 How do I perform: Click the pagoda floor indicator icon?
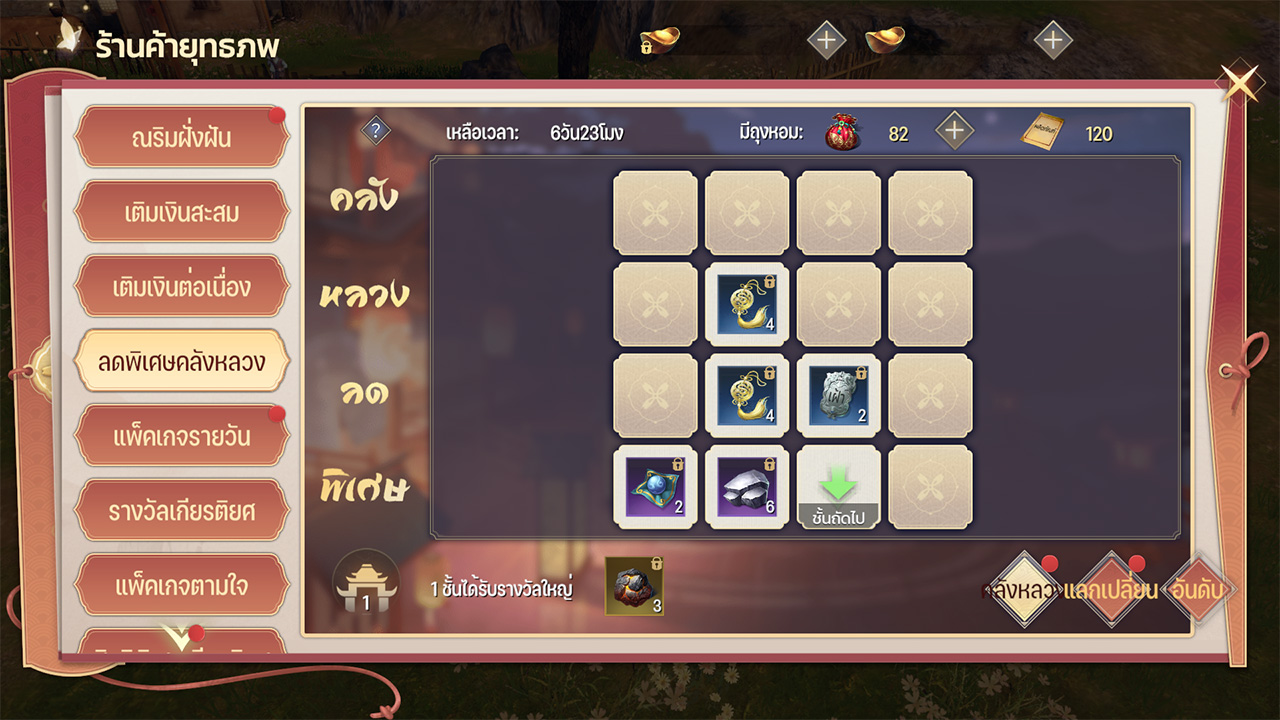tap(366, 584)
